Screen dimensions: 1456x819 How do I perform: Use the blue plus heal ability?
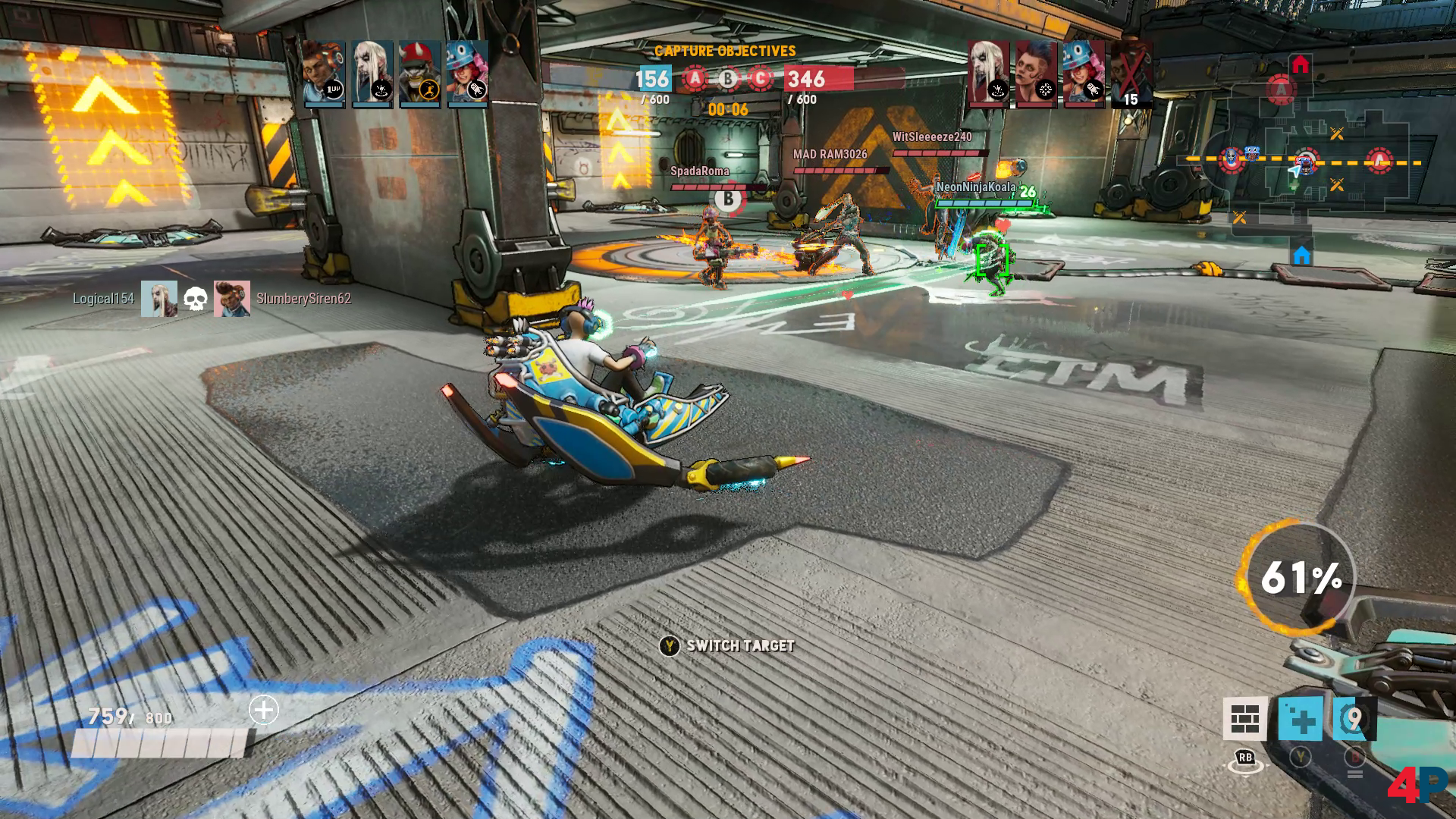[1300, 718]
